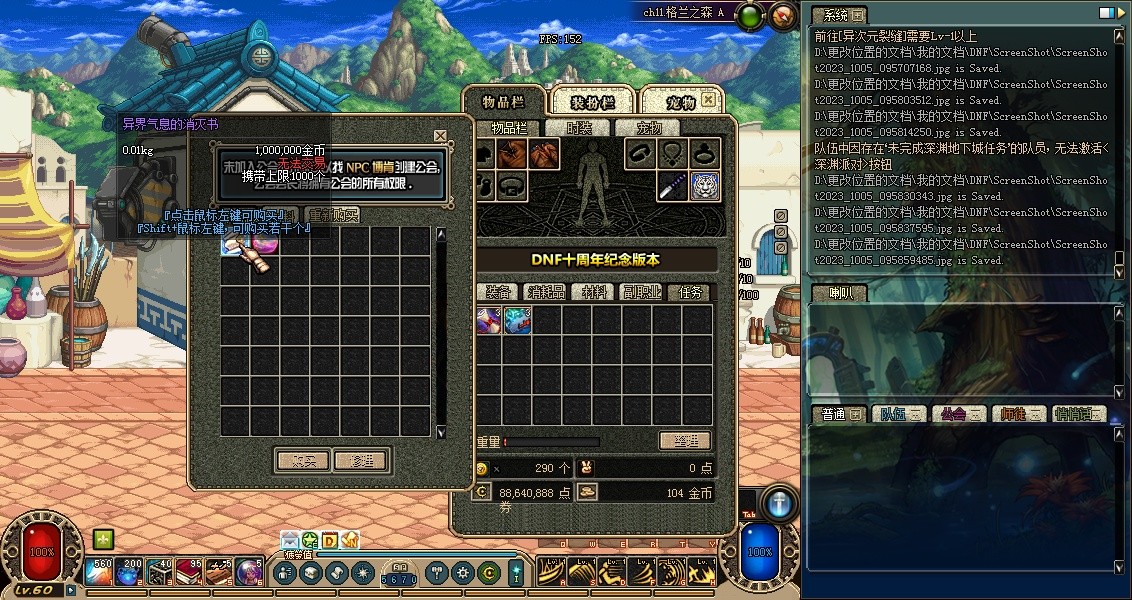Use the red book quickslot item

190,572
